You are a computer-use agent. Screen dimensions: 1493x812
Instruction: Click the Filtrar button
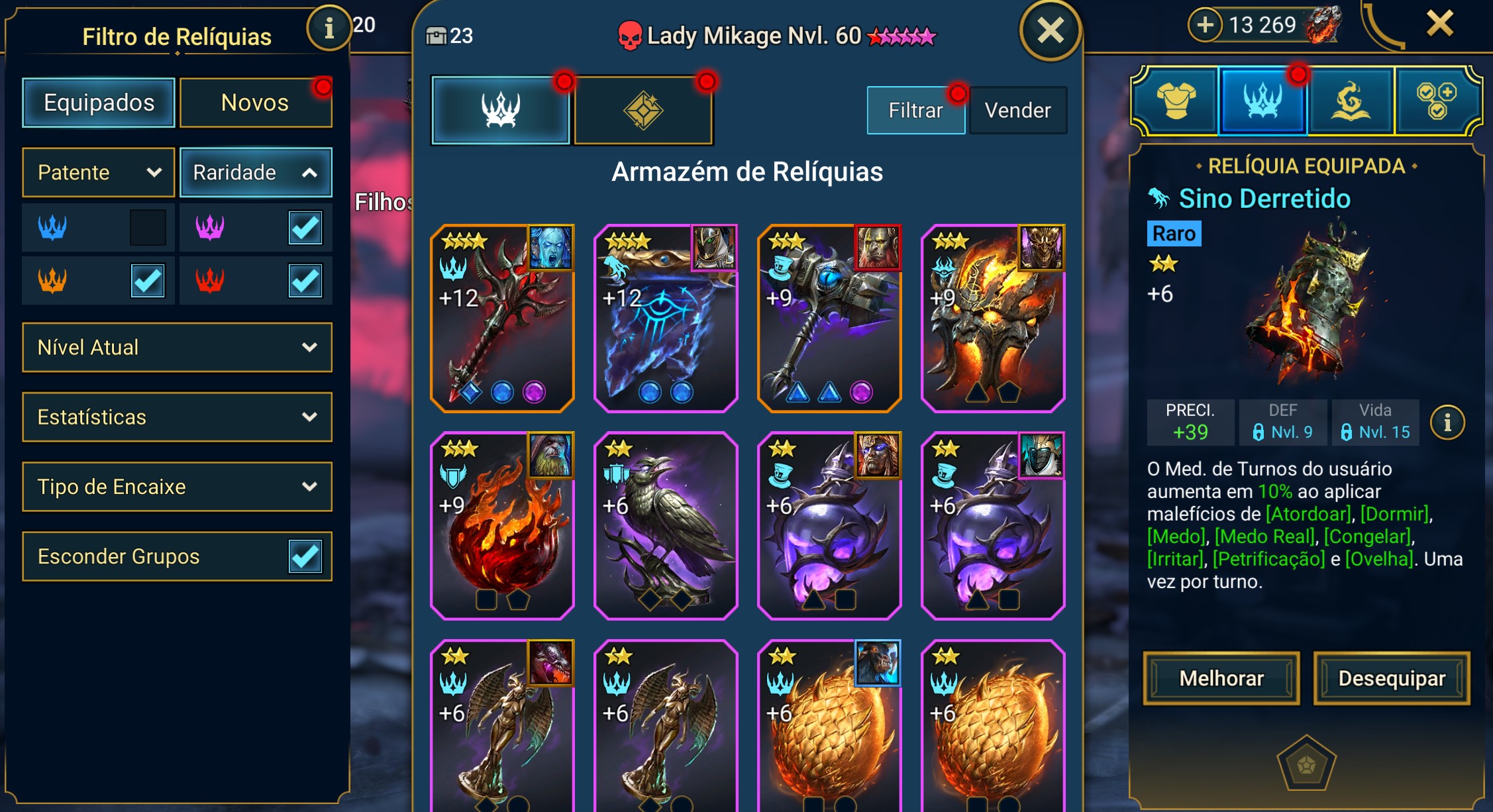(915, 110)
